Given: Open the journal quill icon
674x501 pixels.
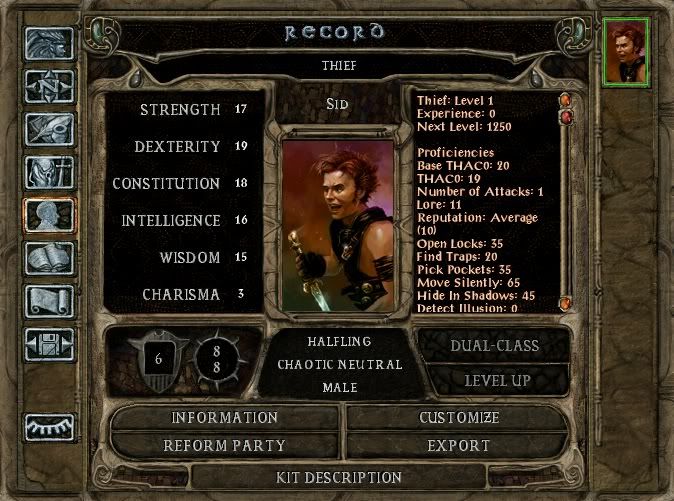Looking at the screenshot, I should pos(50,129).
